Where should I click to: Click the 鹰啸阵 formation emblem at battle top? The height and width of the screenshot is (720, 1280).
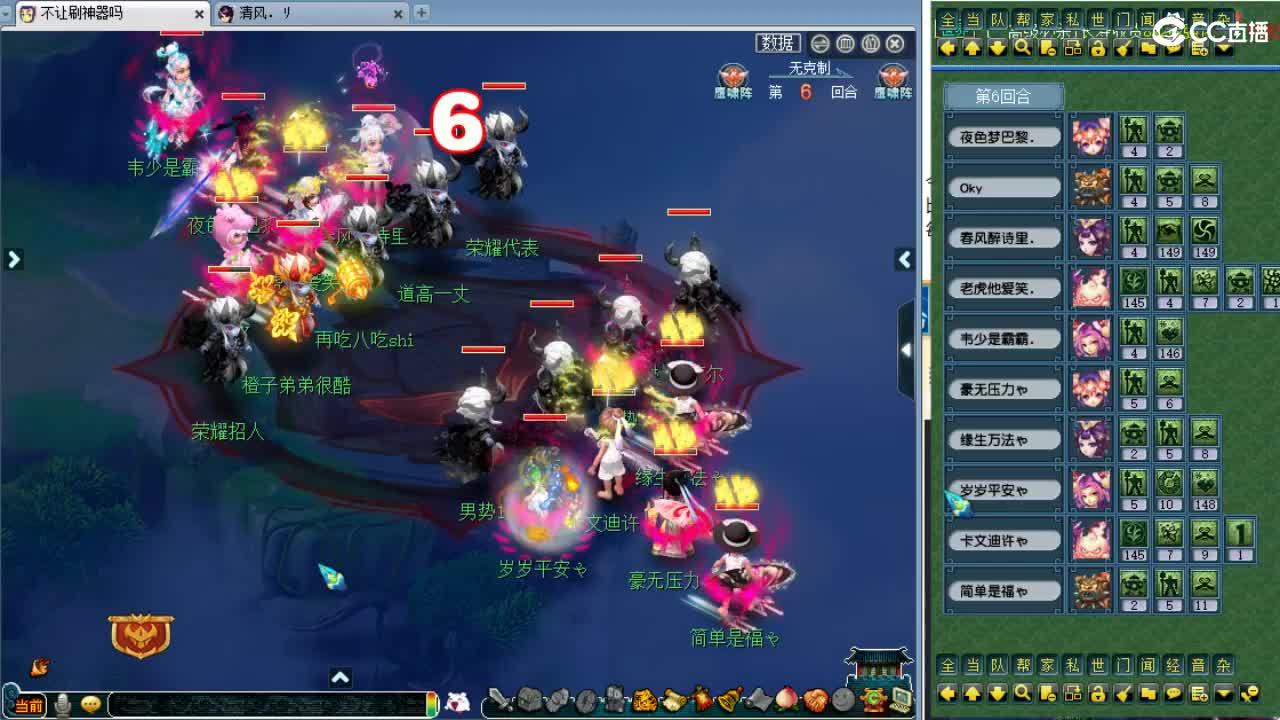[x=731, y=78]
